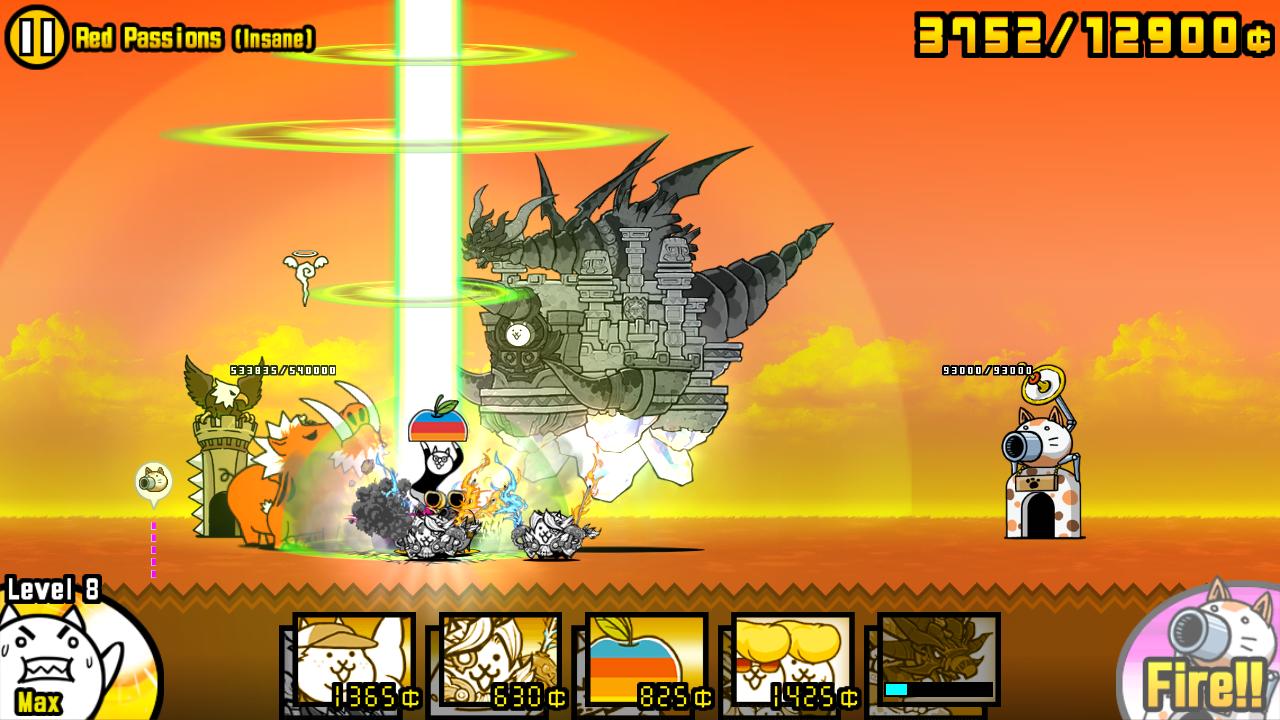Deploy the 630¢ cat unit

point(500,660)
